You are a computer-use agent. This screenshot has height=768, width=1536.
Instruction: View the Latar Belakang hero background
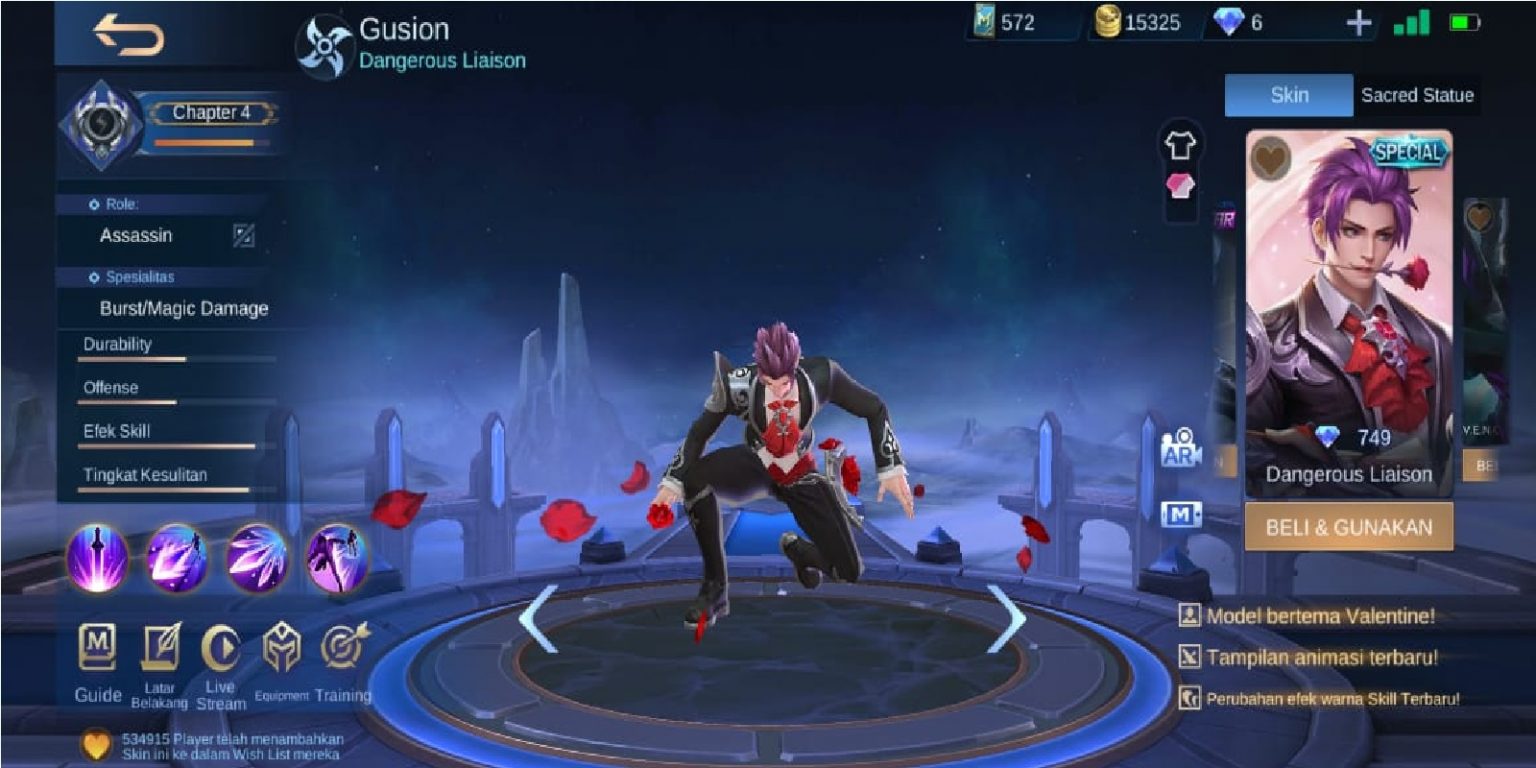click(159, 650)
